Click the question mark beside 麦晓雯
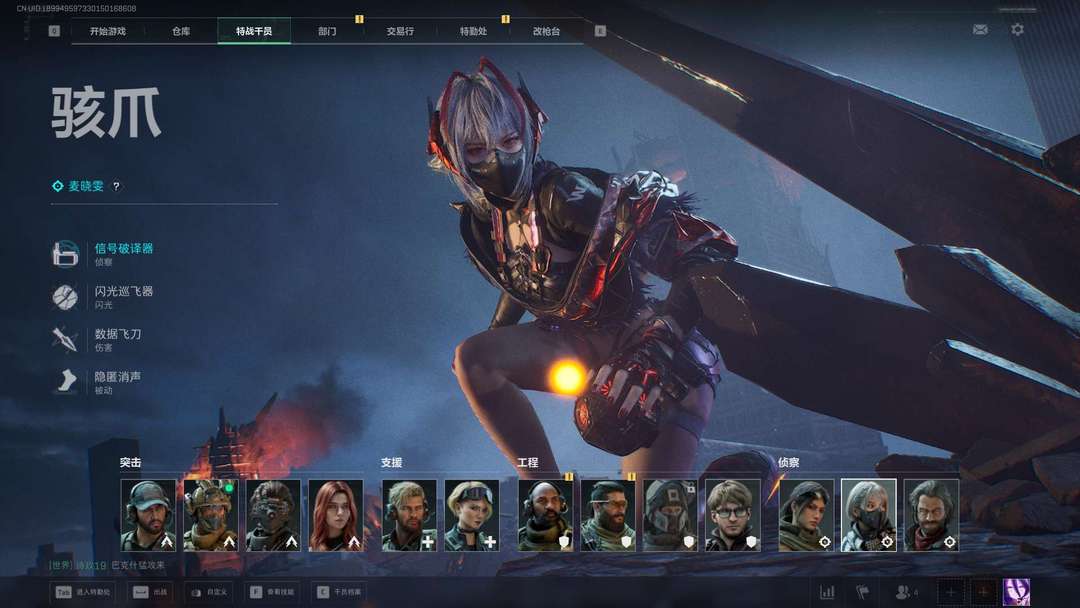This screenshot has height=608, width=1080. (x=116, y=186)
